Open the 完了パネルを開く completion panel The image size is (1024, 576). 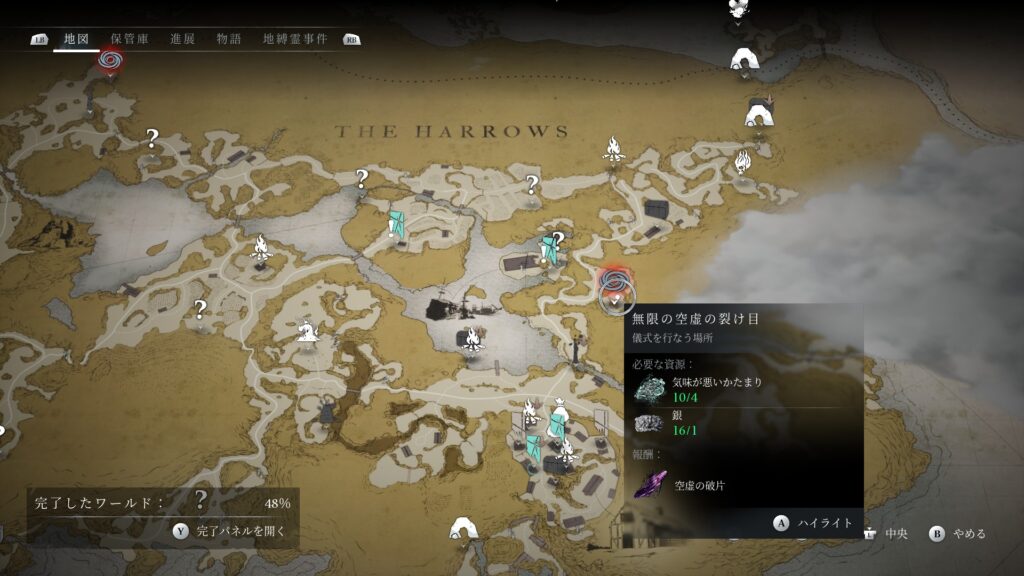tap(231, 531)
